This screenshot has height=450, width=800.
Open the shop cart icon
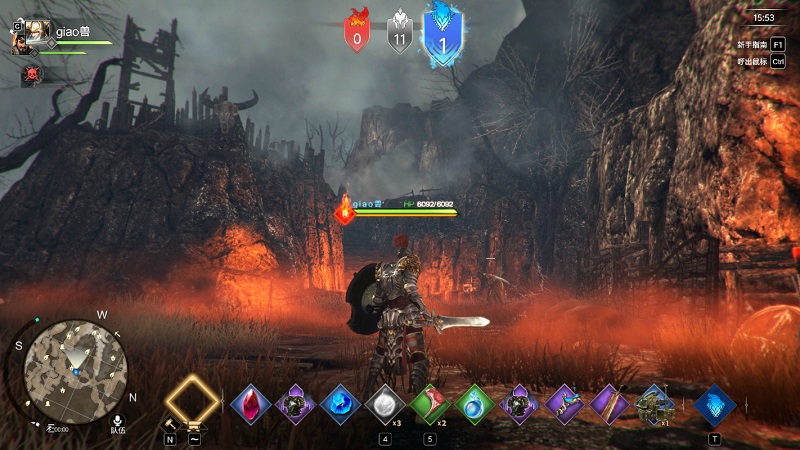(193, 425)
